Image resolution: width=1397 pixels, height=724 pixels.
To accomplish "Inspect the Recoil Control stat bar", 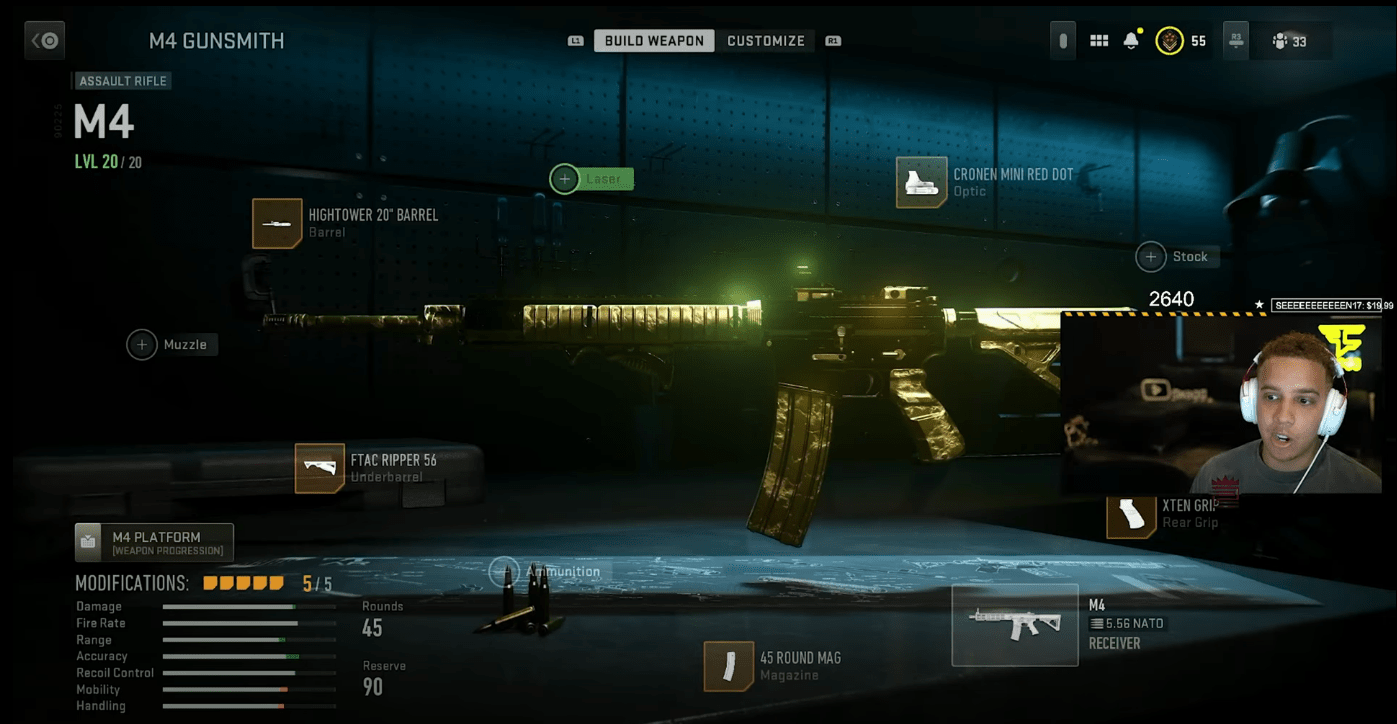I will (248, 672).
